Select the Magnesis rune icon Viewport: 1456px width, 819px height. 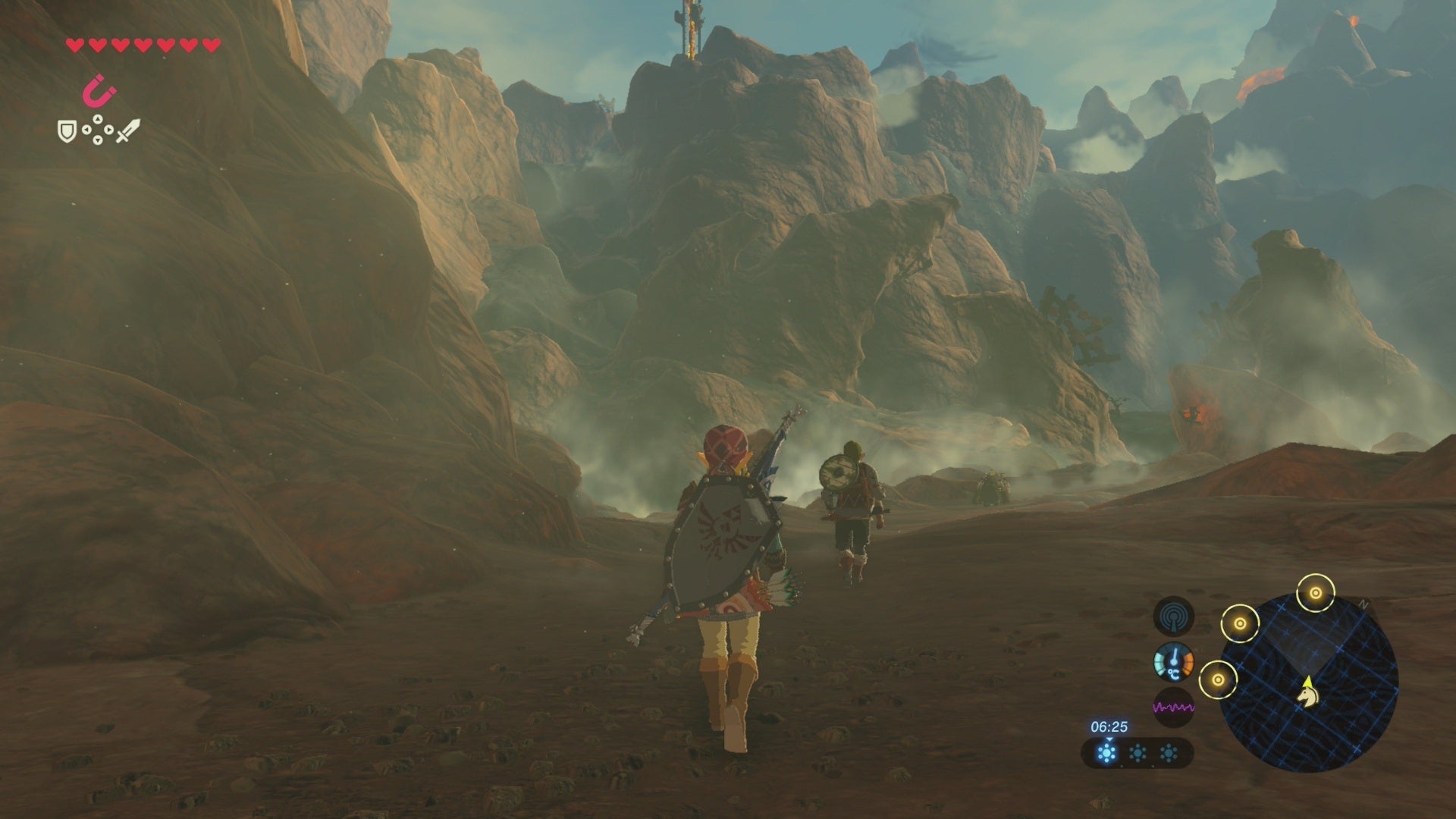[x=99, y=90]
